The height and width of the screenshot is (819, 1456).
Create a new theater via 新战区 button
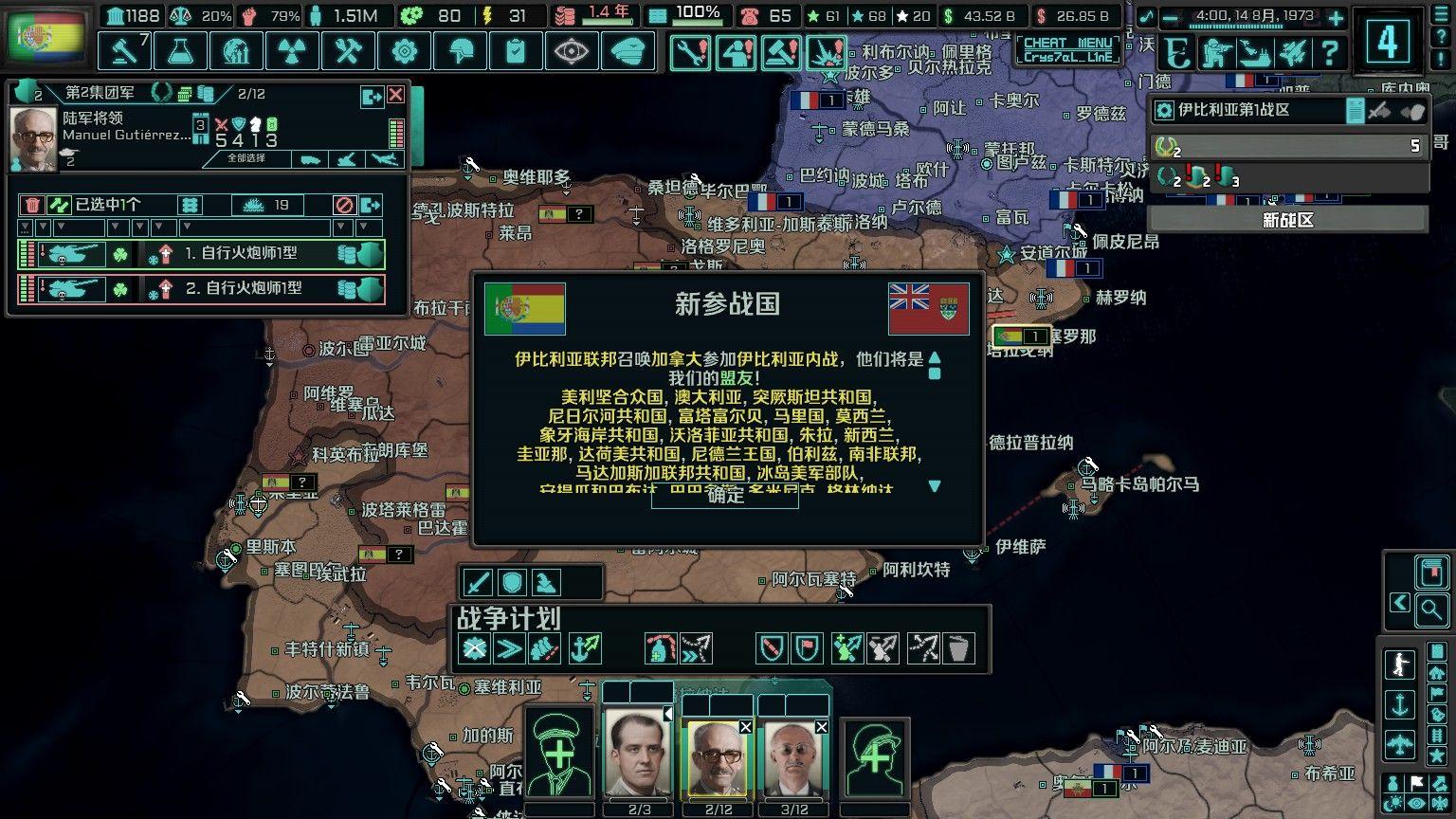[1287, 219]
